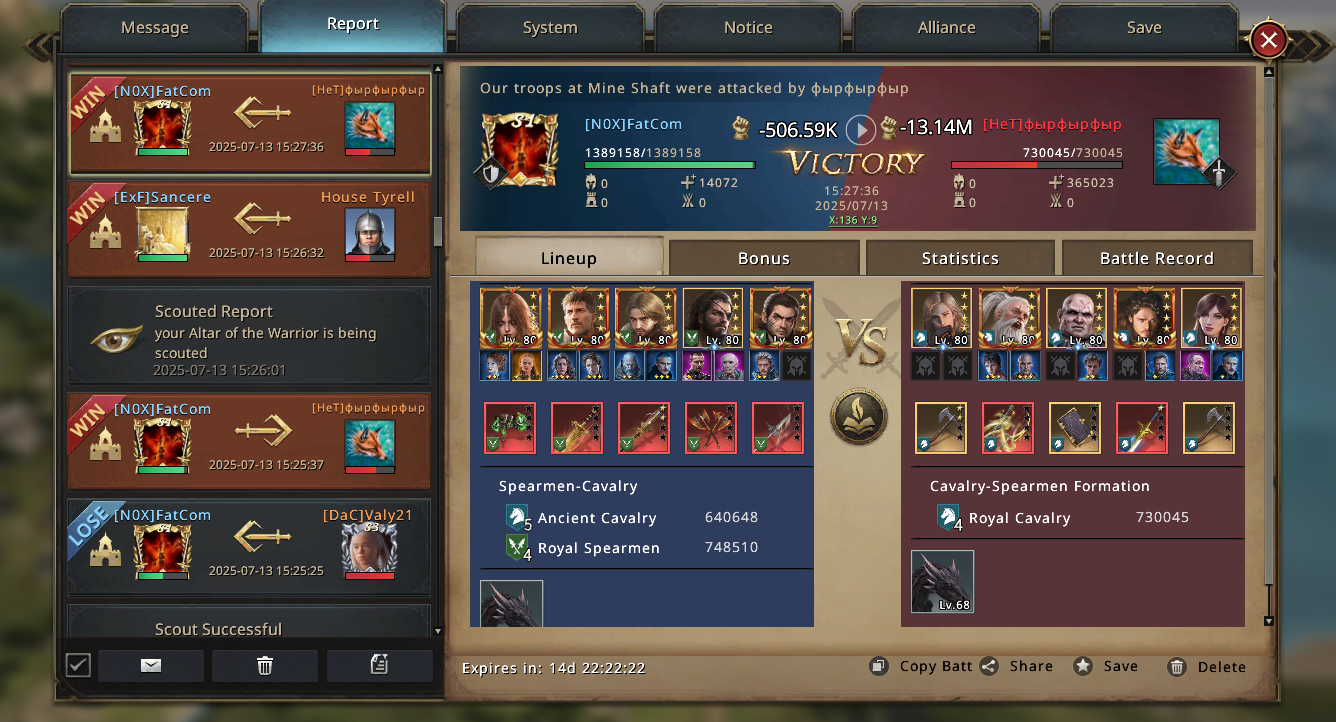This screenshot has width=1336, height=722.
Task: Open the Save tab
Action: click(x=1144, y=28)
